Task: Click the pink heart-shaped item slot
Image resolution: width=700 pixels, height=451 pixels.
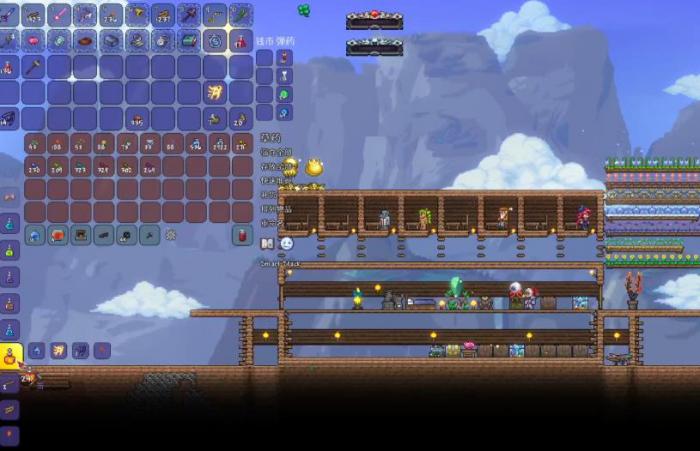Action: click(x=33, y=41)
